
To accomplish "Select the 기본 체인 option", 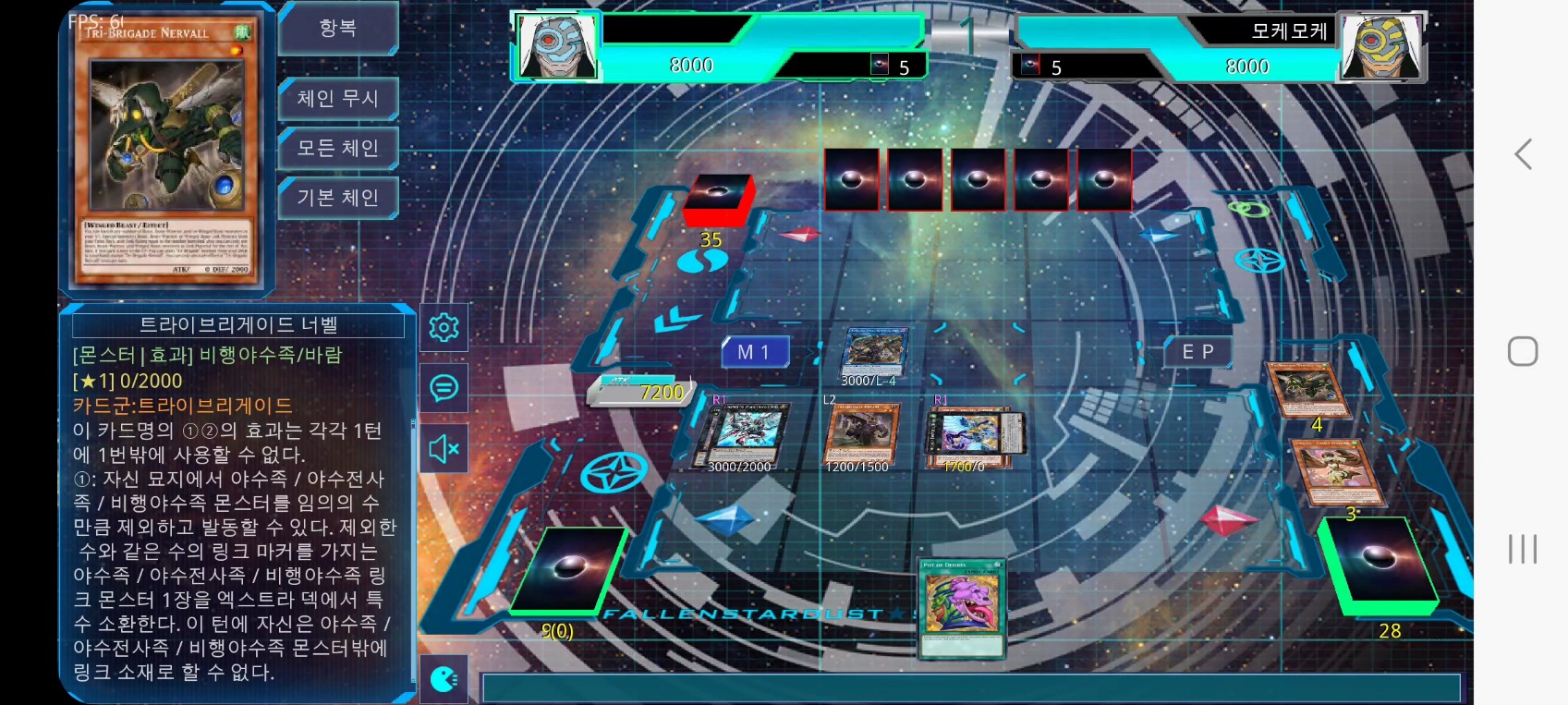I will [x=338, y=198].
